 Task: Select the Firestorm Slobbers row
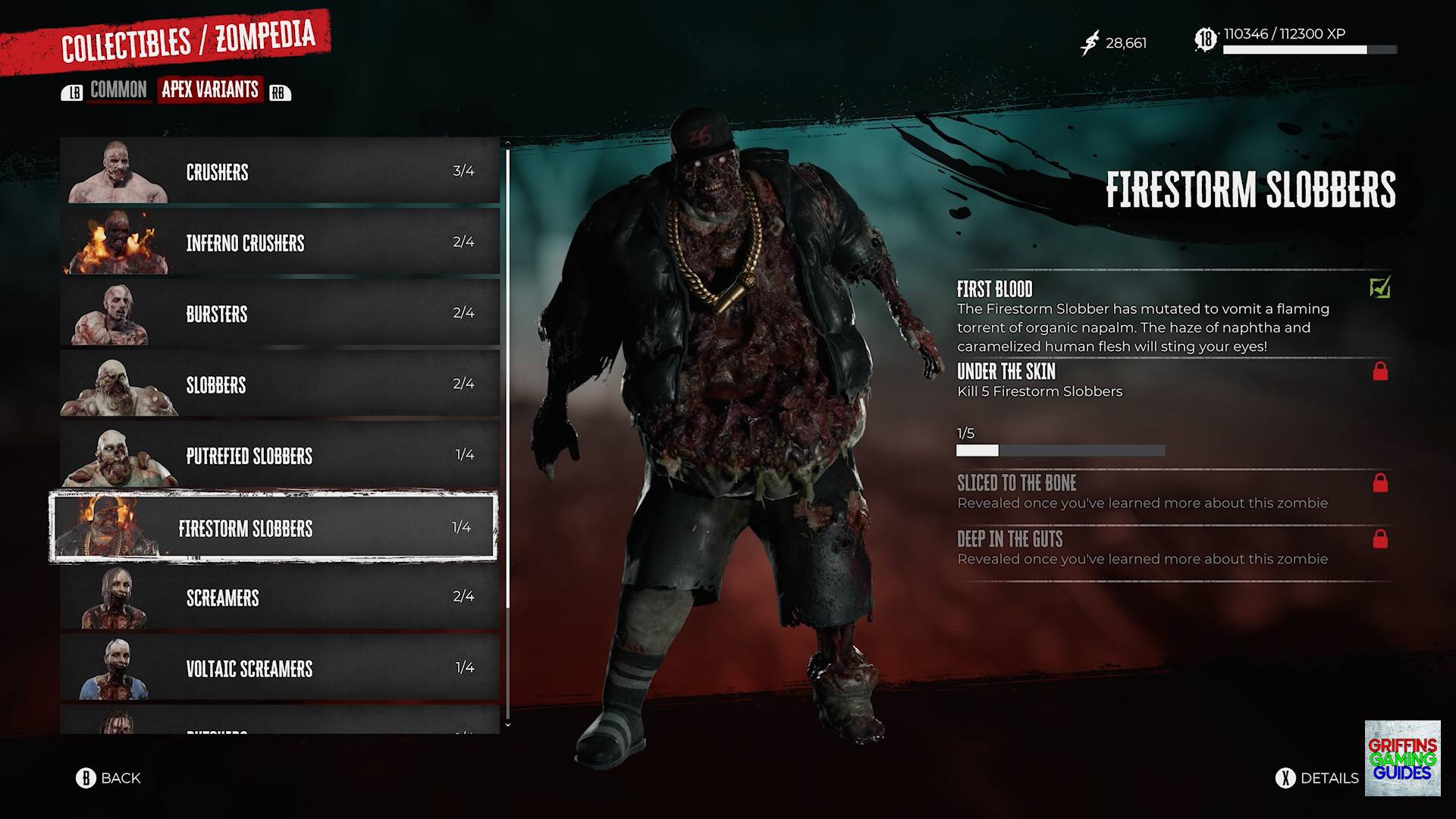click(273, 527)
